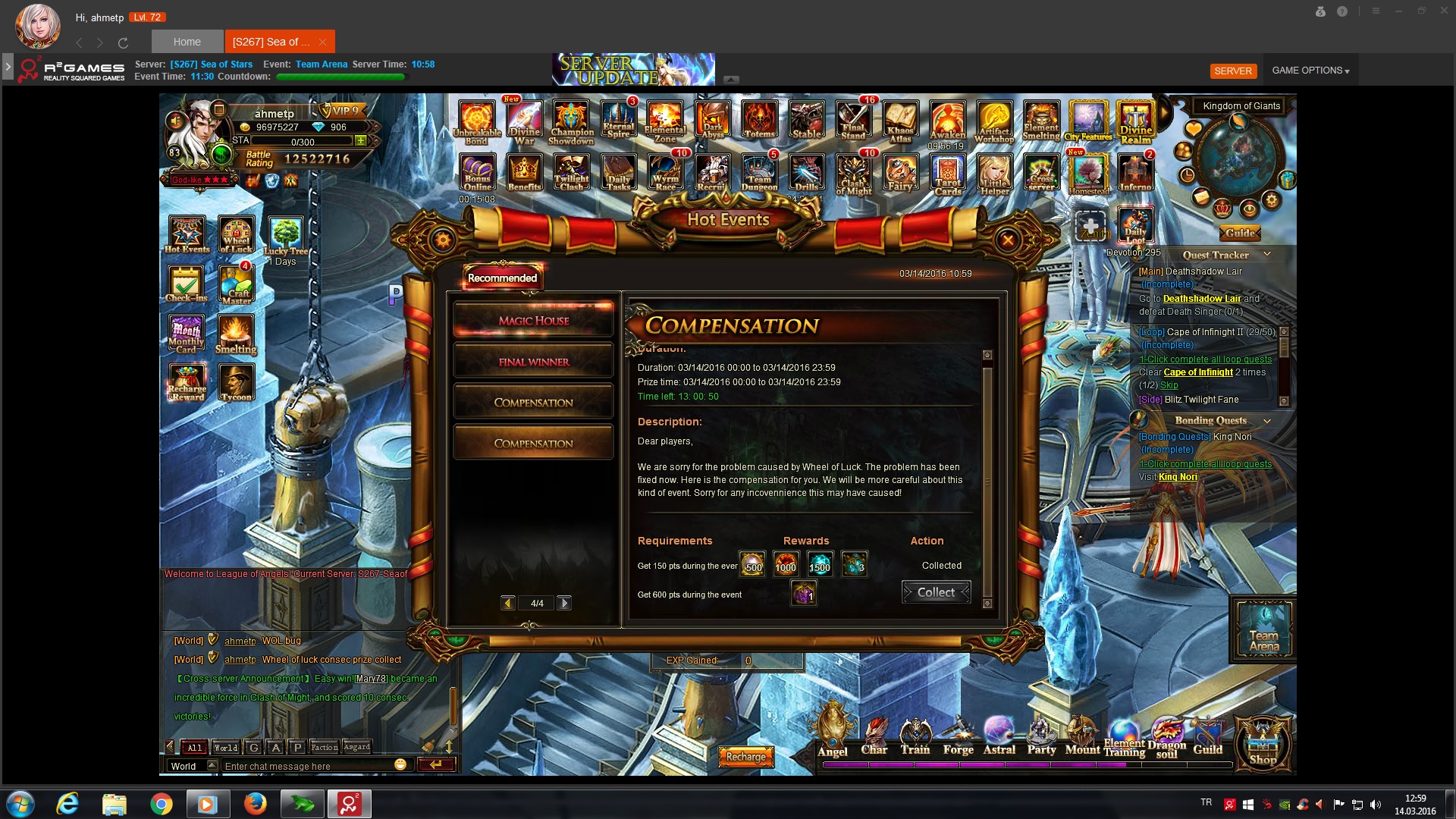Open the Team Dungeon icon
This screenshot has width=1456, height=819.
[758, 173]
